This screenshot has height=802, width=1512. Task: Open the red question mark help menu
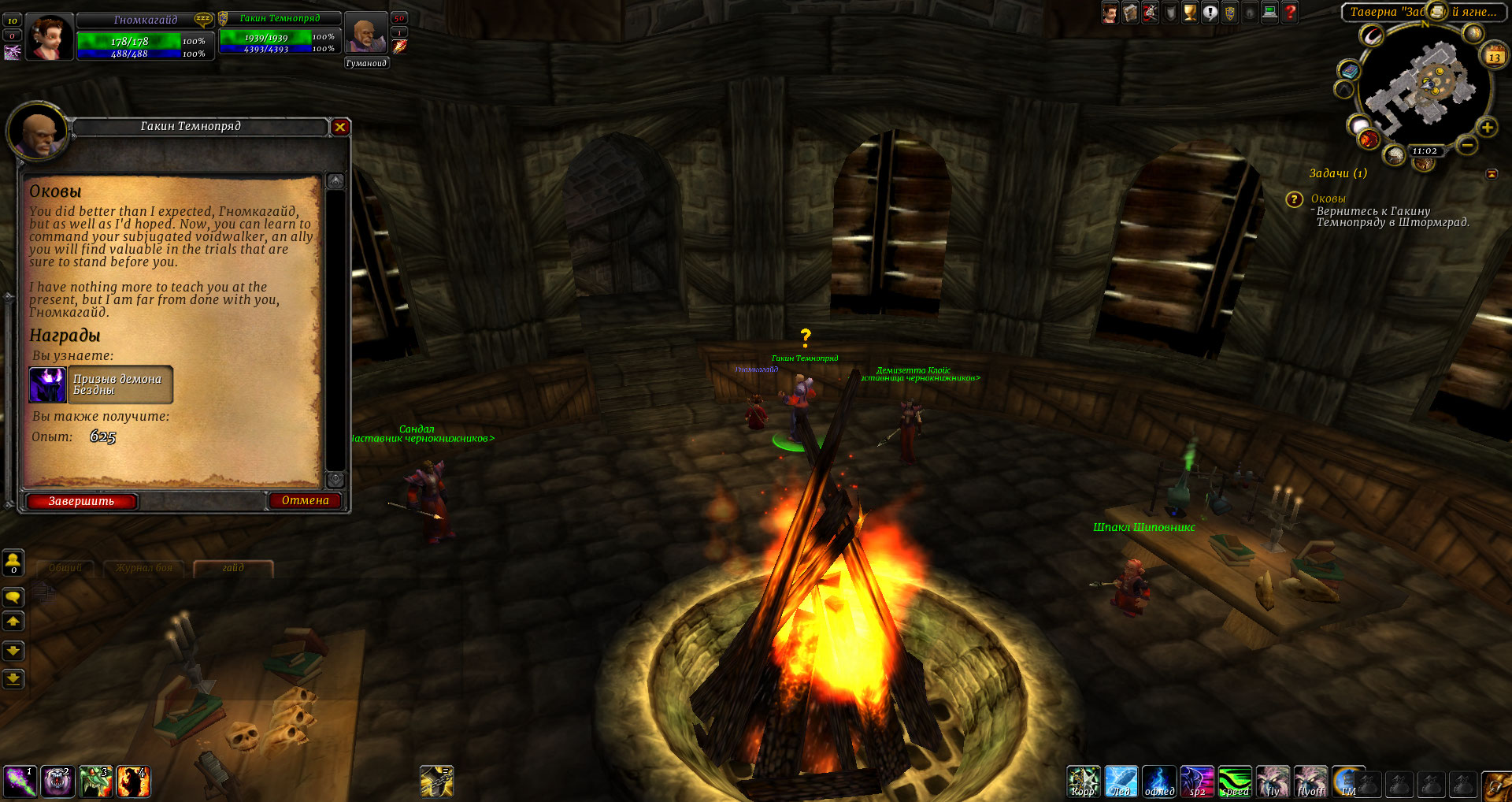pyautogui.click(x=1290, y=13)
